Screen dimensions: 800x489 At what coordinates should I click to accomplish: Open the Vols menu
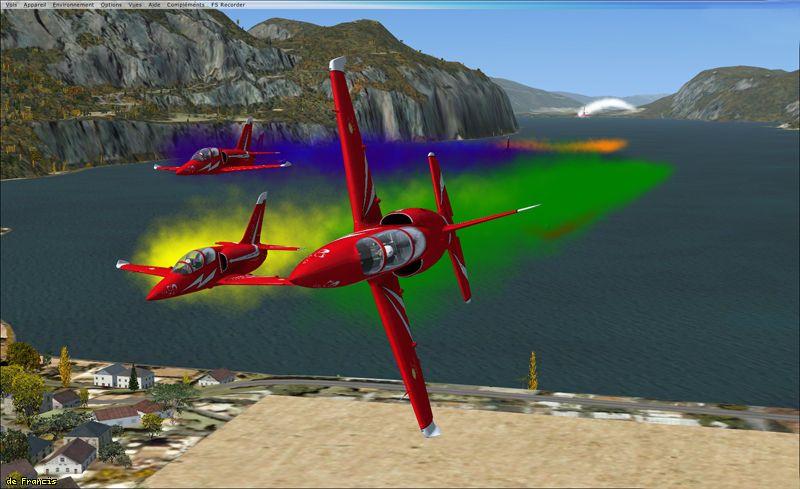[x=9, y=4]
